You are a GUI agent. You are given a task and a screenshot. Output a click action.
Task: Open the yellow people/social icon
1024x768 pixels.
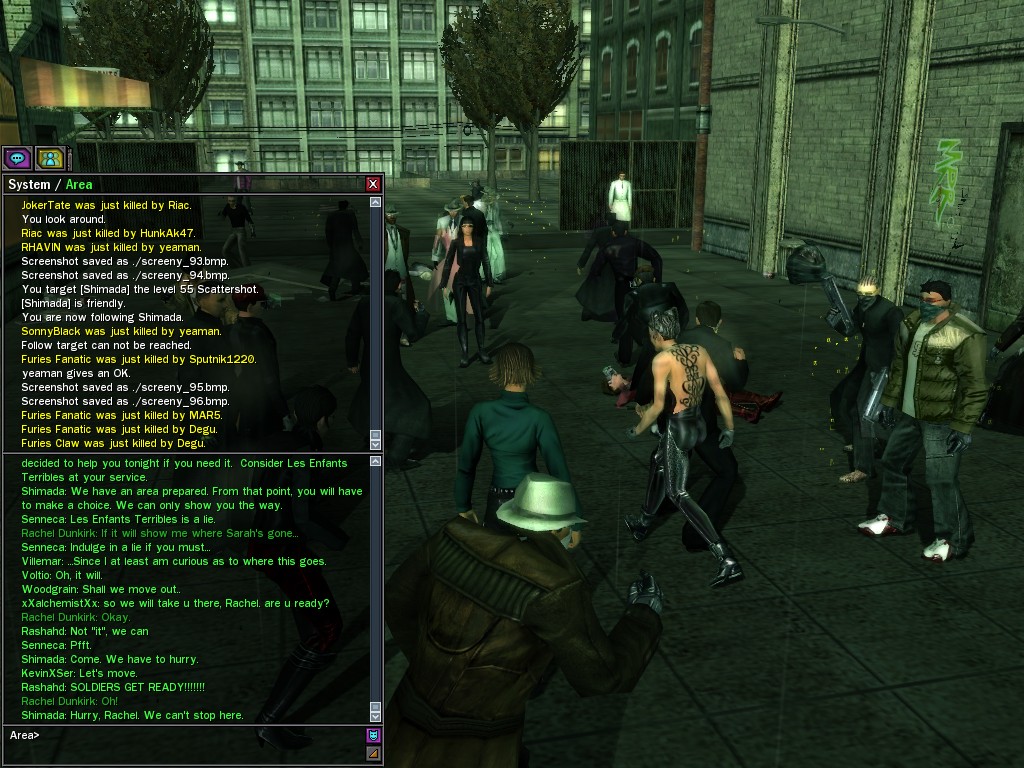[x=50, y=158]
